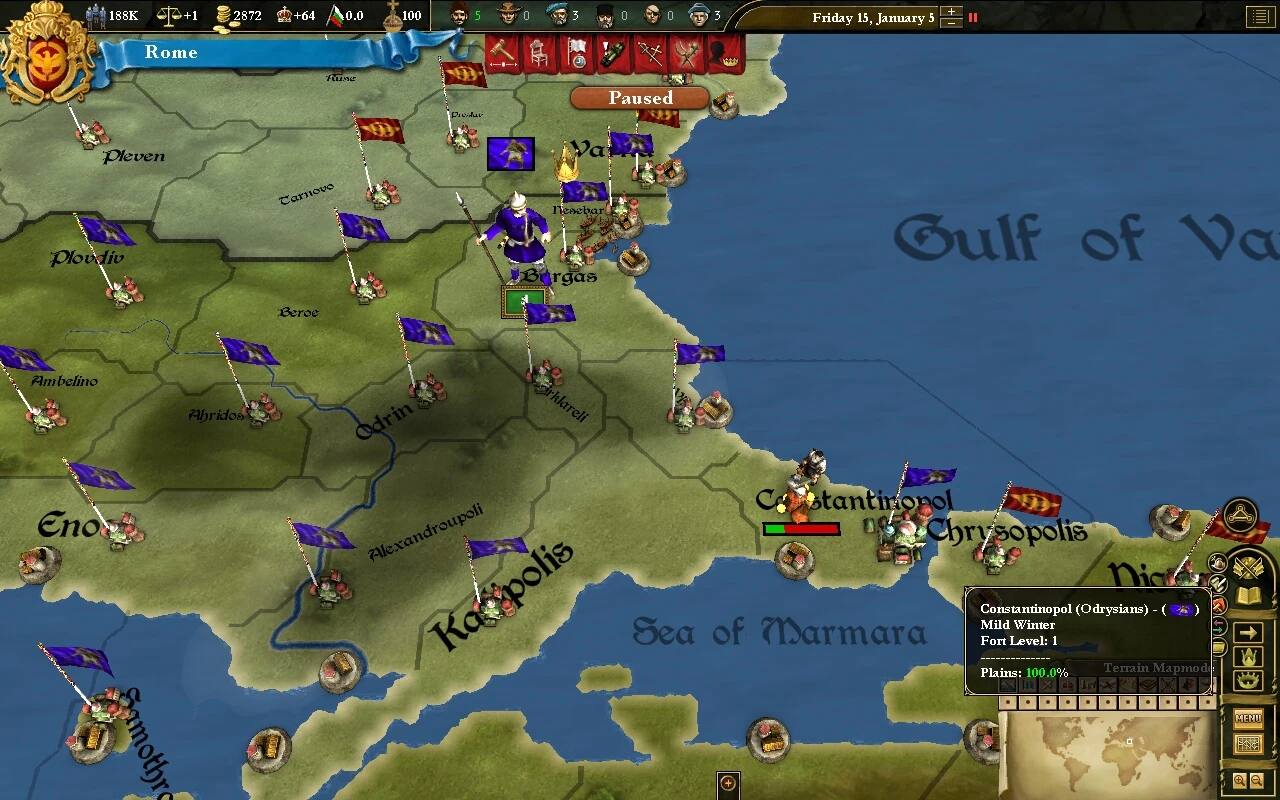Click the golden arrow button on the sidebar
The image size is (1280, 800).
(x=1248, y=630)
